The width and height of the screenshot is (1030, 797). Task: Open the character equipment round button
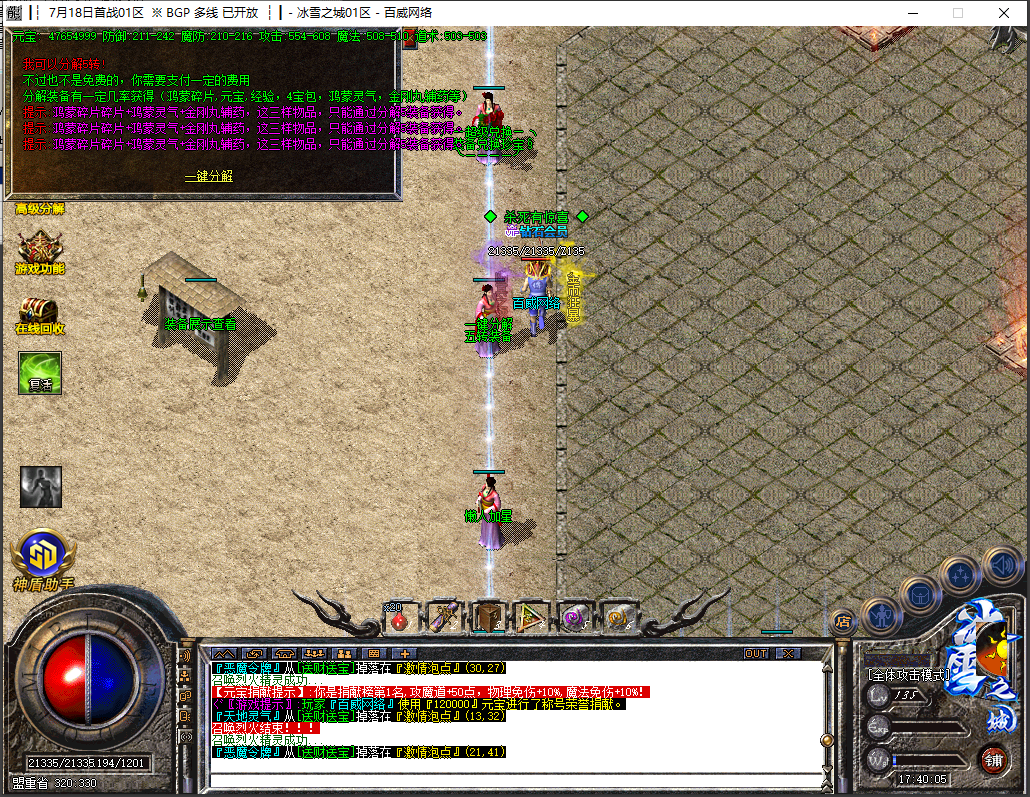pyautogui.click(x=882, y=614)
